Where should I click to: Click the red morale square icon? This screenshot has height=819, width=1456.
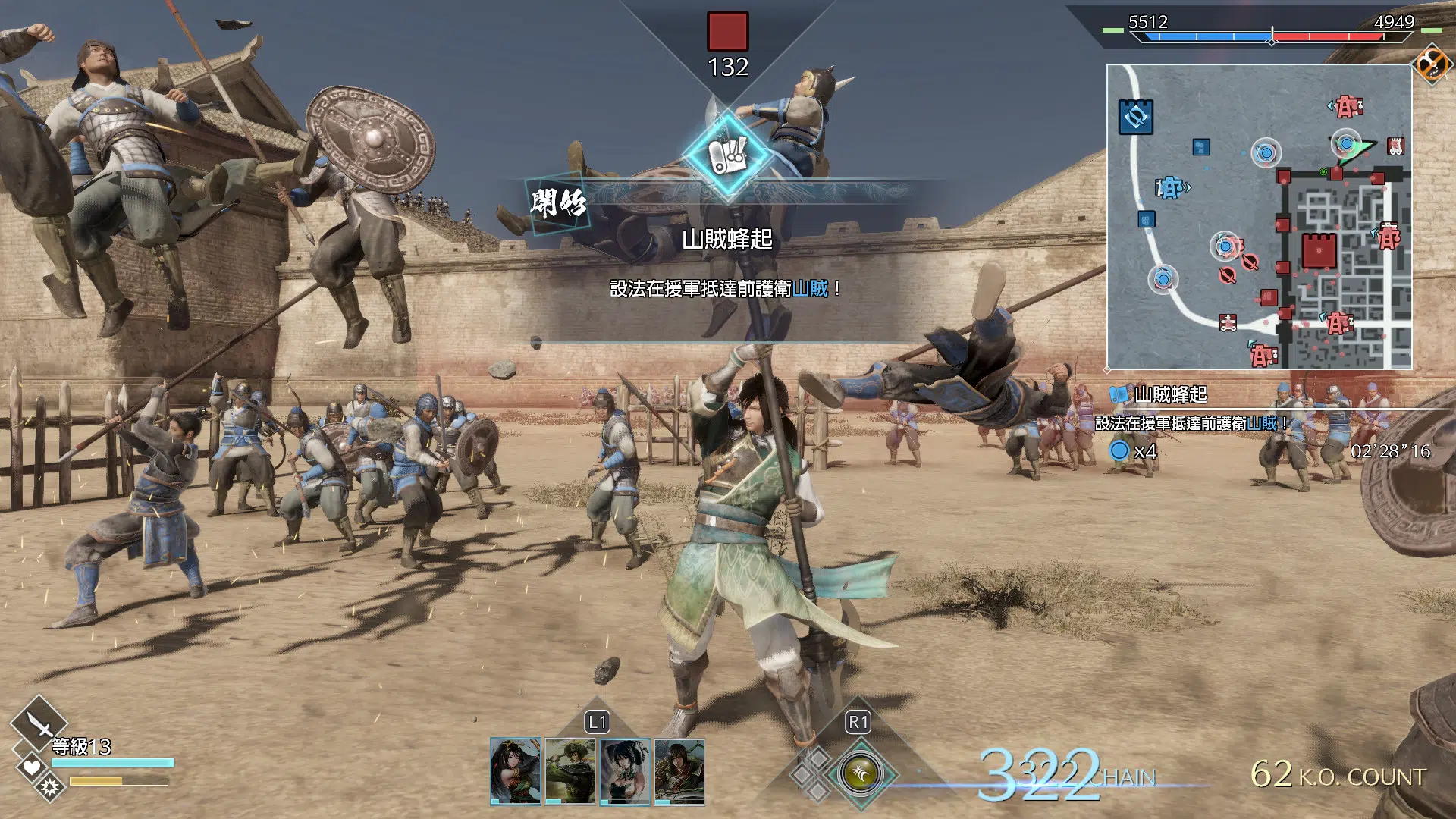[727, 32]
